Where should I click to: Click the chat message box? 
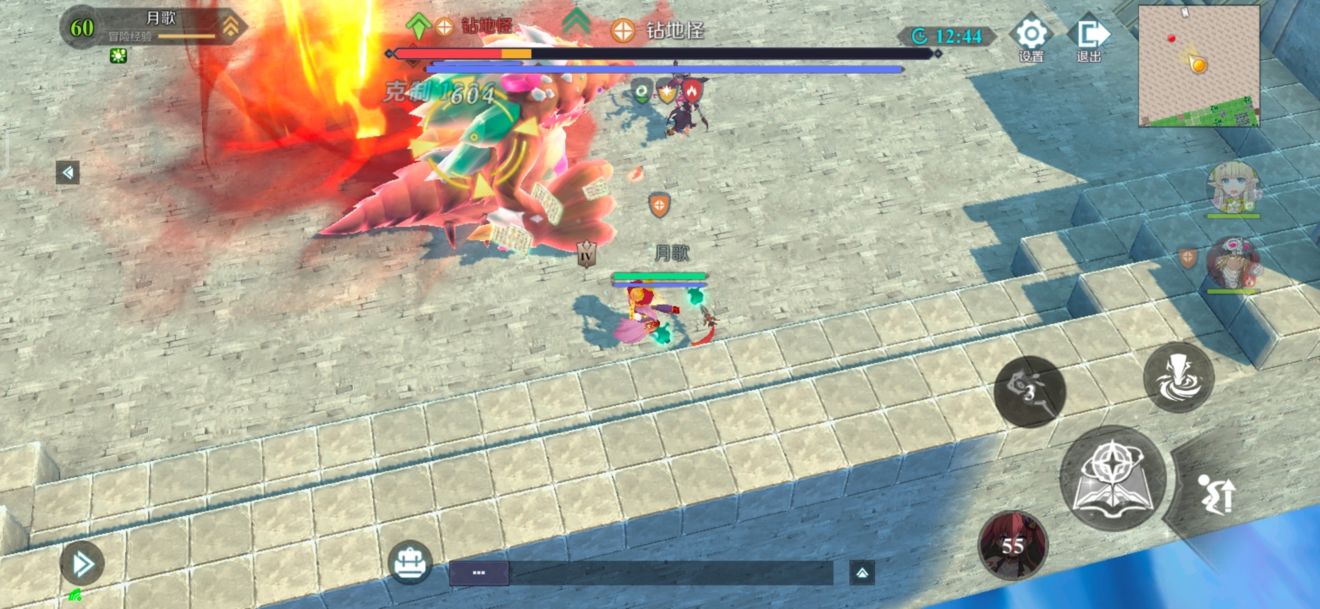(x=640, y=573)
